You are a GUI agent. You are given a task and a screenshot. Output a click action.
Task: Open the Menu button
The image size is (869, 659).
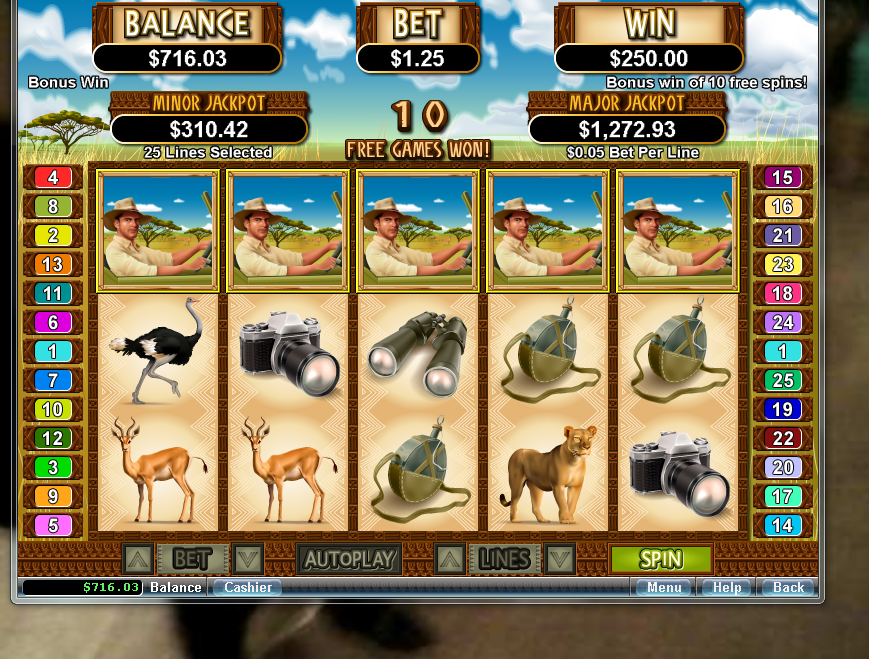coord(663,588)
